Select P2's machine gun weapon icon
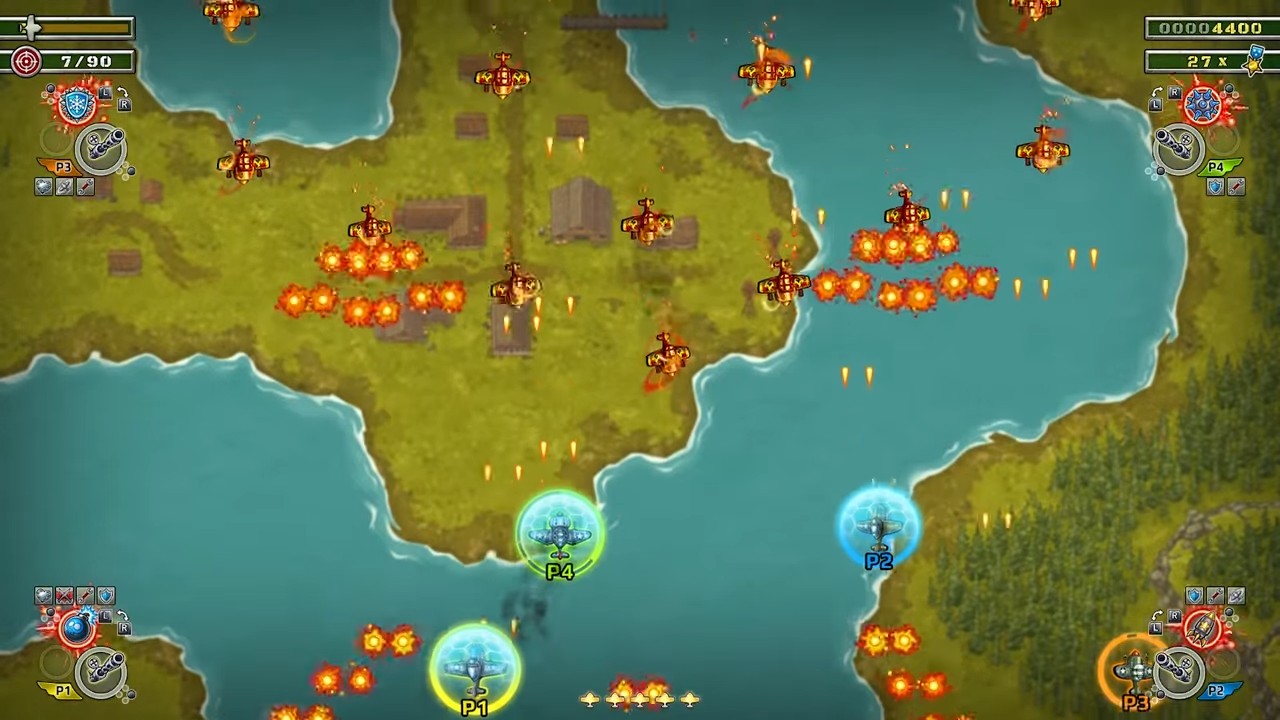The image size is (1280, 720). point(1179,669)
